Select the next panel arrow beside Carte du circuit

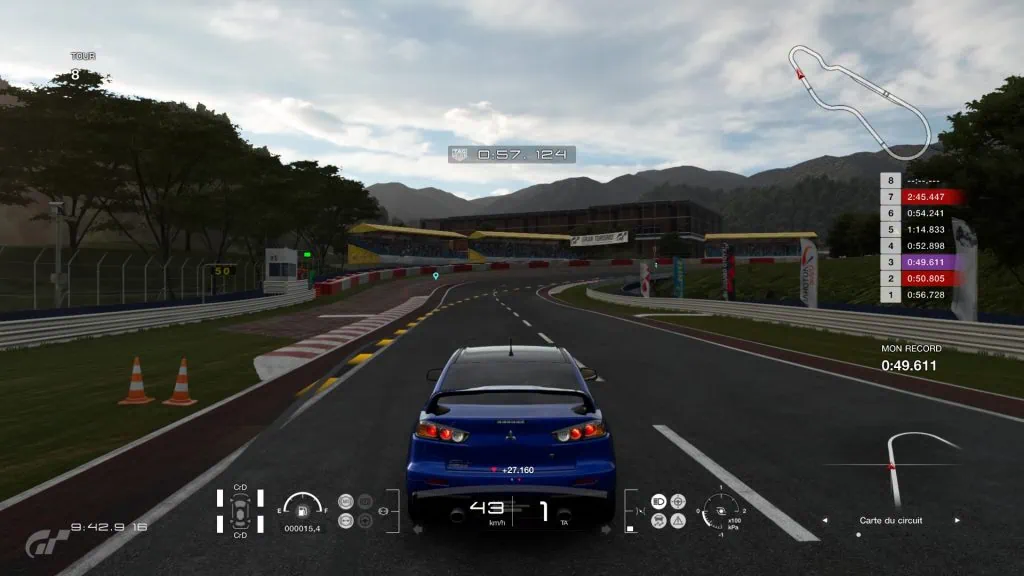click(x=957, y=520)
